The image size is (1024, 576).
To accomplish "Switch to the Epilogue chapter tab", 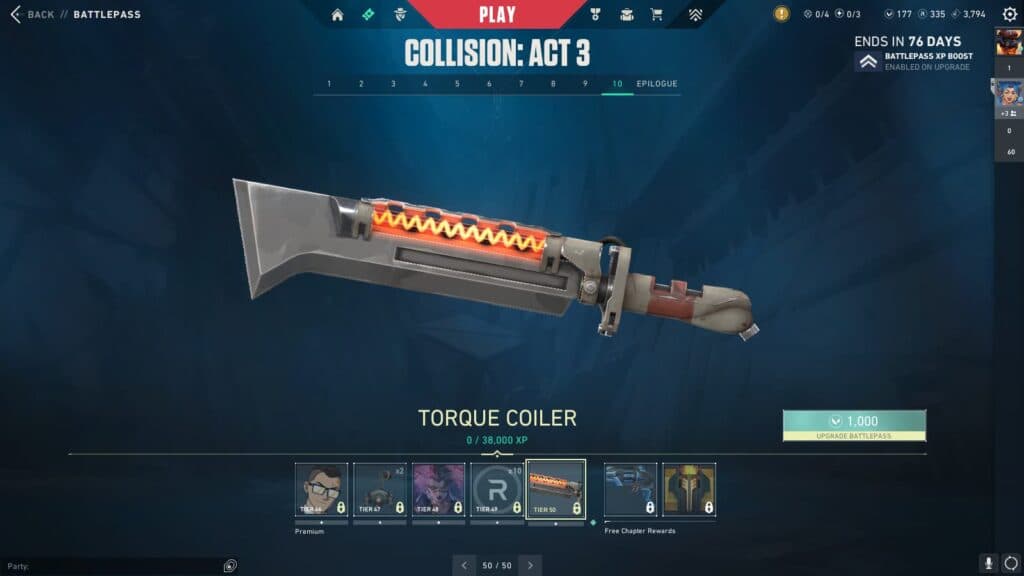I will tap(657, 84).
